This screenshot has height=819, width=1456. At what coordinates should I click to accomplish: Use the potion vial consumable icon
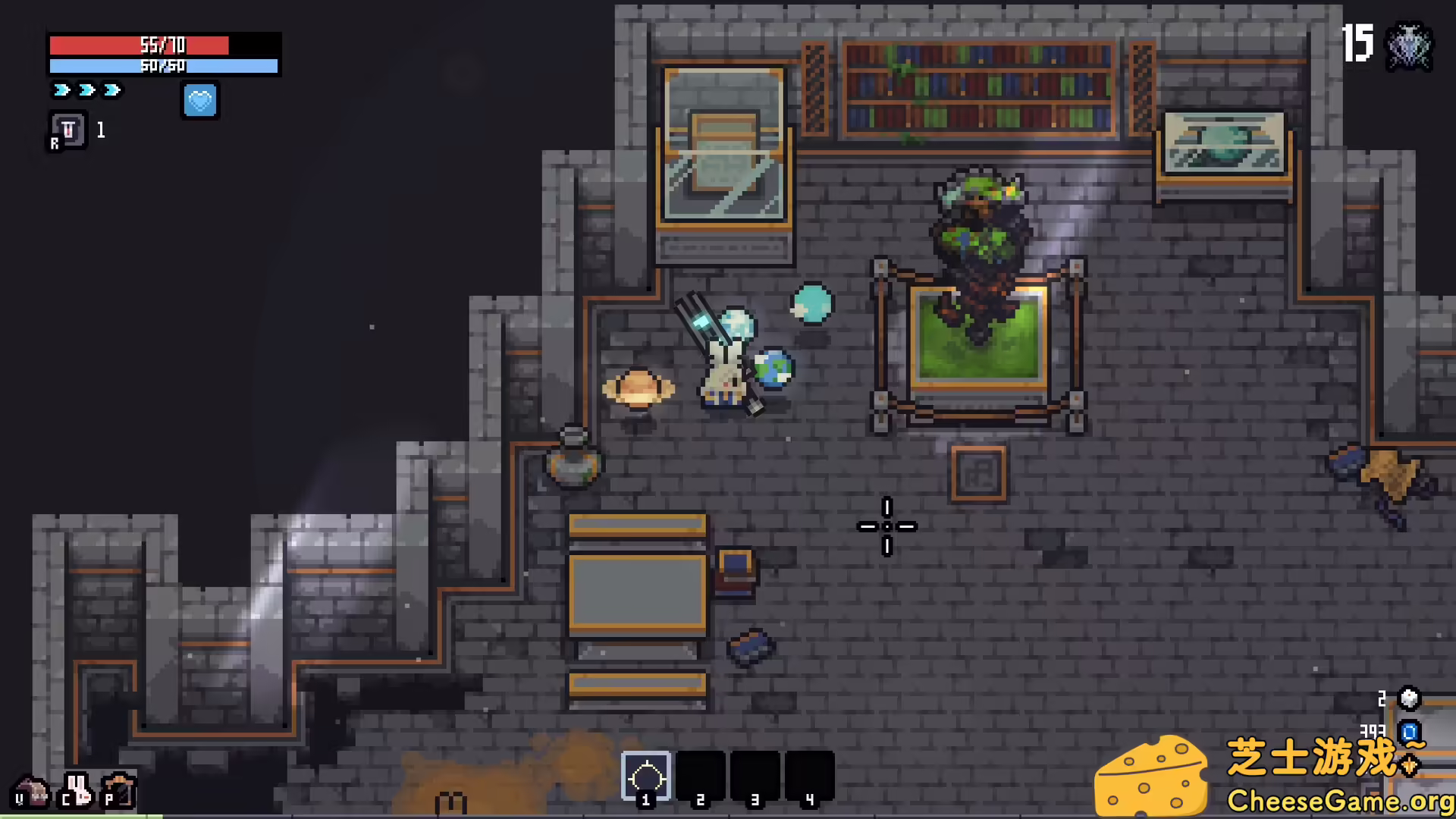[x=68, y=130]
